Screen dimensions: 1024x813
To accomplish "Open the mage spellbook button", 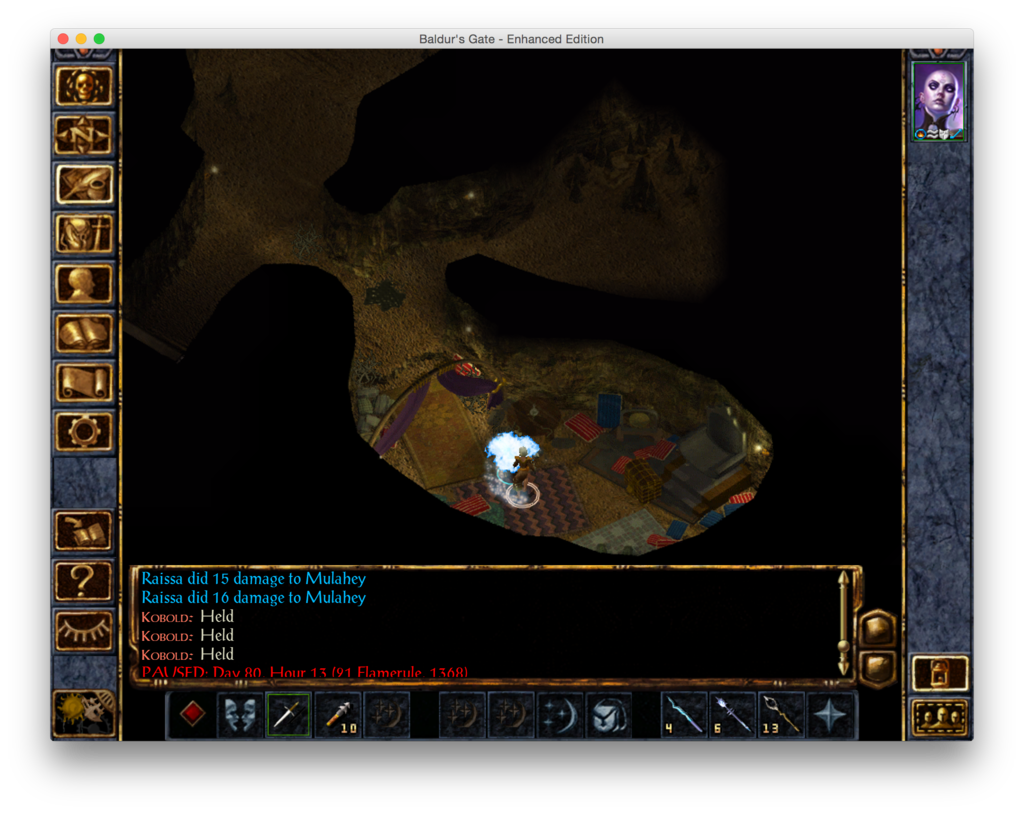I will [x=84, y=333].
